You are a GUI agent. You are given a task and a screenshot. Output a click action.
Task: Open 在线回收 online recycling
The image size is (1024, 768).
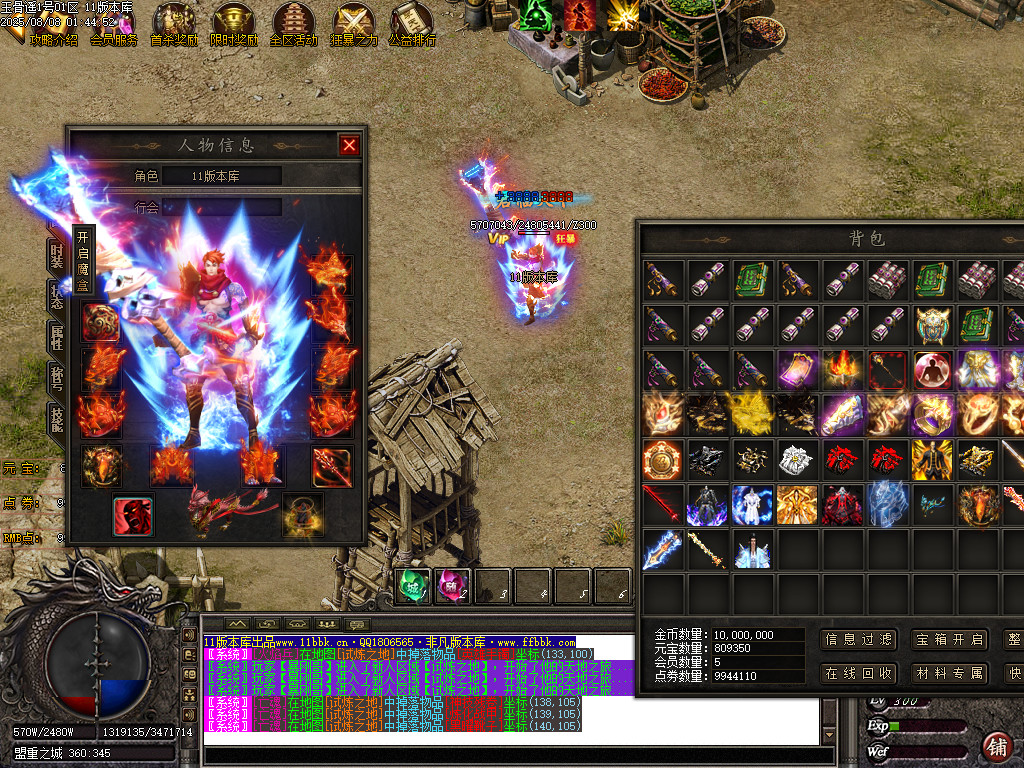coord(857,673)
